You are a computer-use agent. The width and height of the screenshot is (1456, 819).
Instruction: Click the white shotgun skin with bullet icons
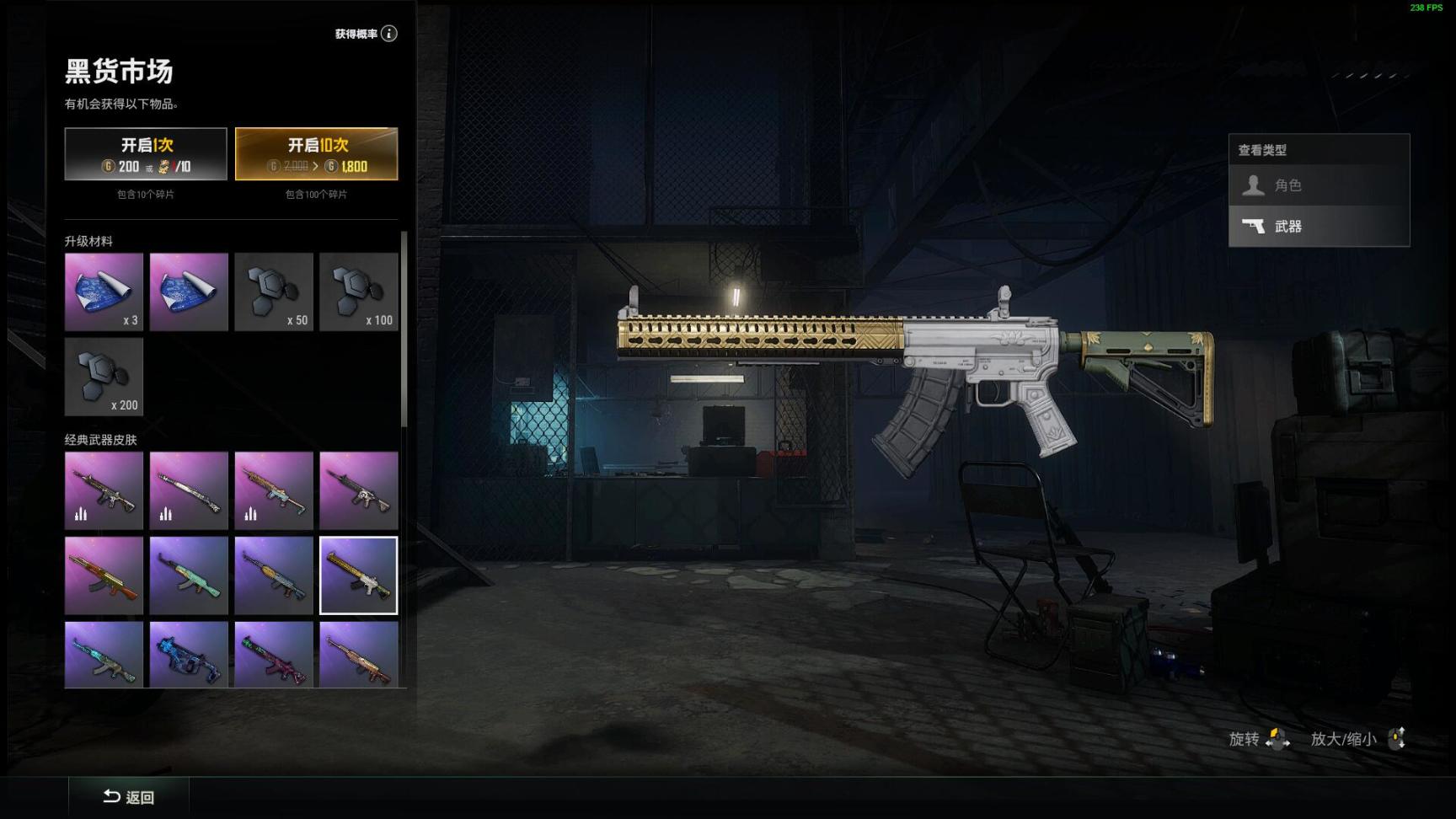click(189, 489)
